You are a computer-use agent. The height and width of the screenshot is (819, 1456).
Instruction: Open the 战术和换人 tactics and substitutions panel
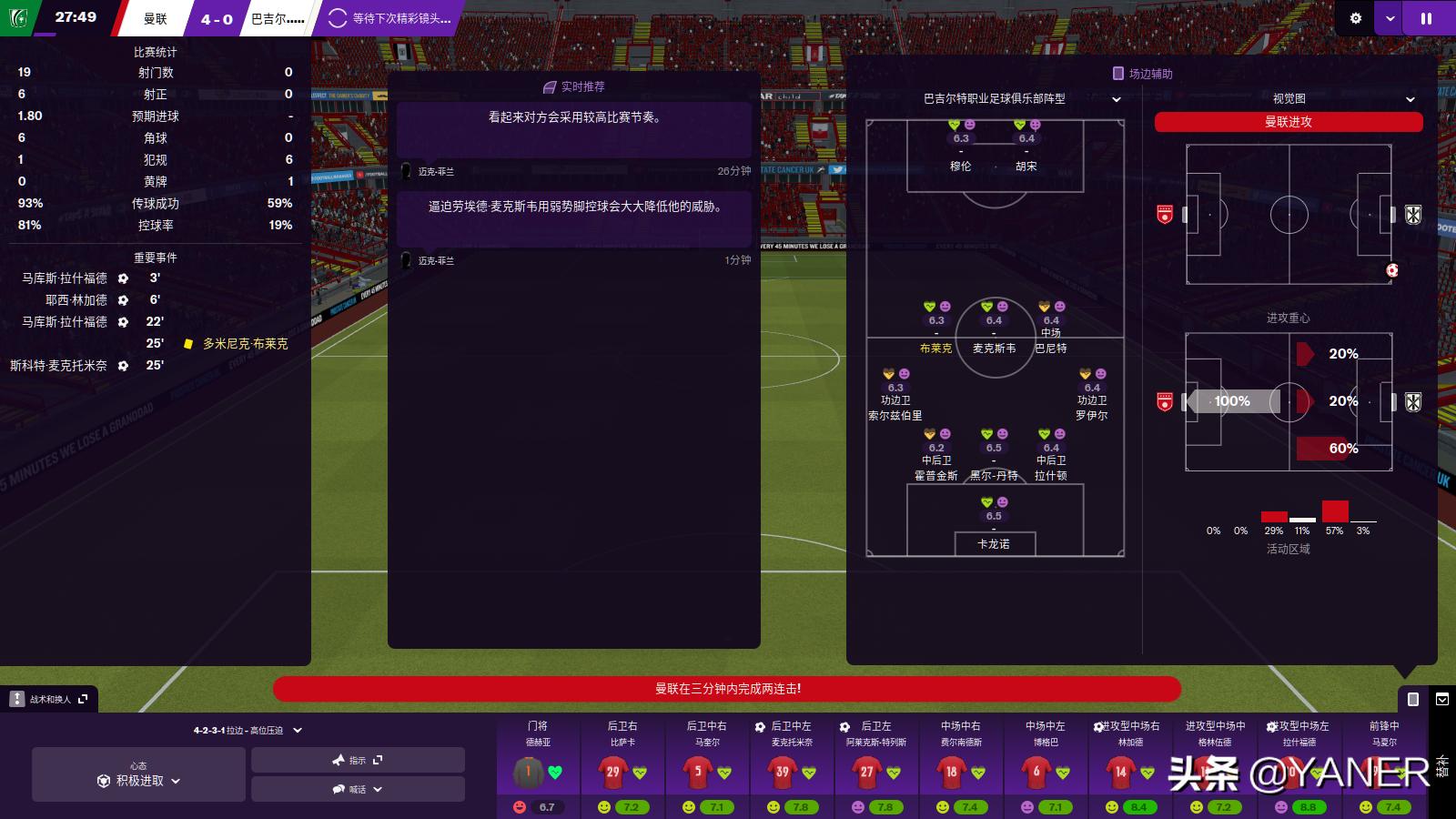tap(50, 699)
